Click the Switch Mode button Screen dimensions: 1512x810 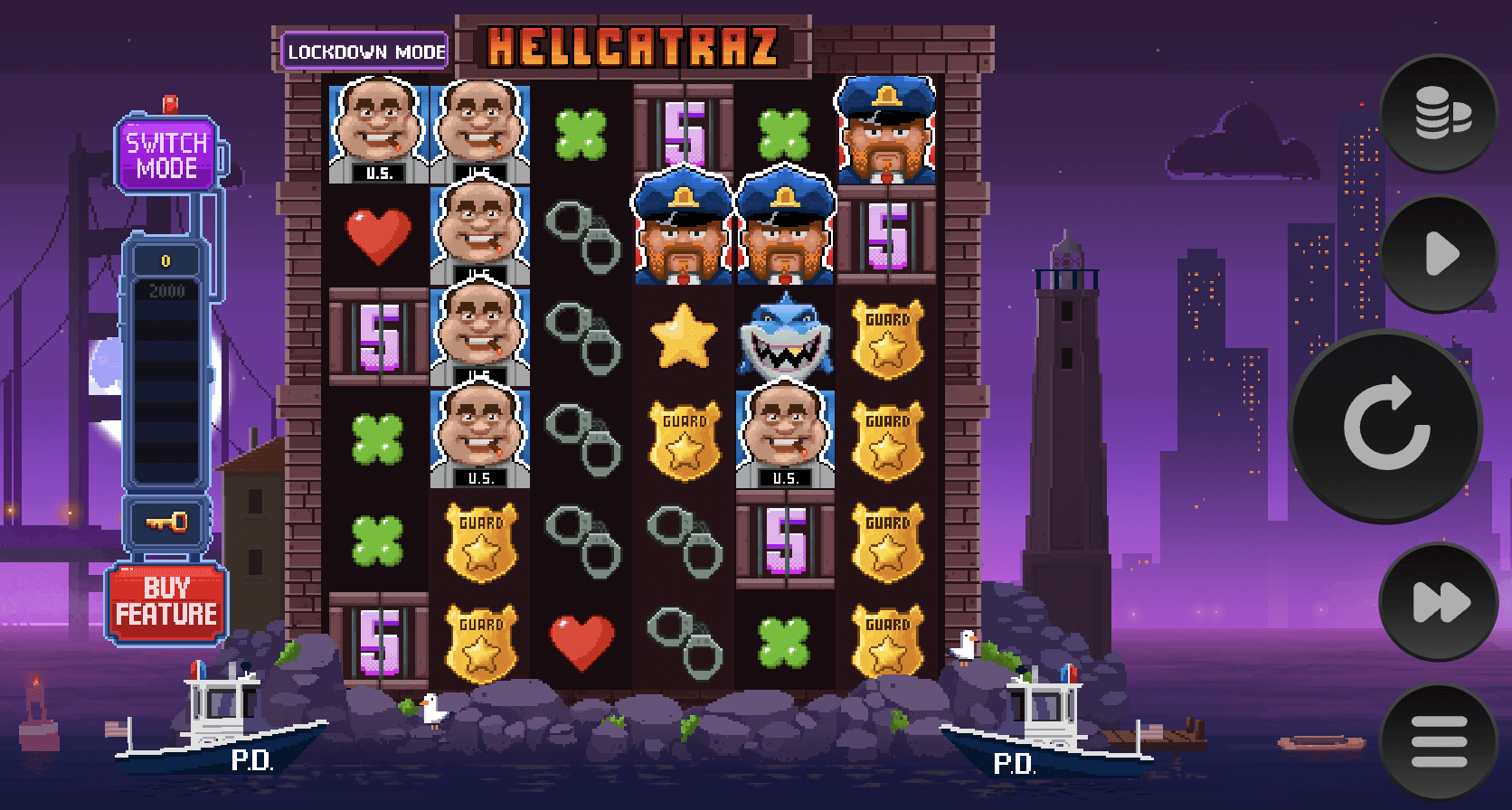(x=167, y=155)
